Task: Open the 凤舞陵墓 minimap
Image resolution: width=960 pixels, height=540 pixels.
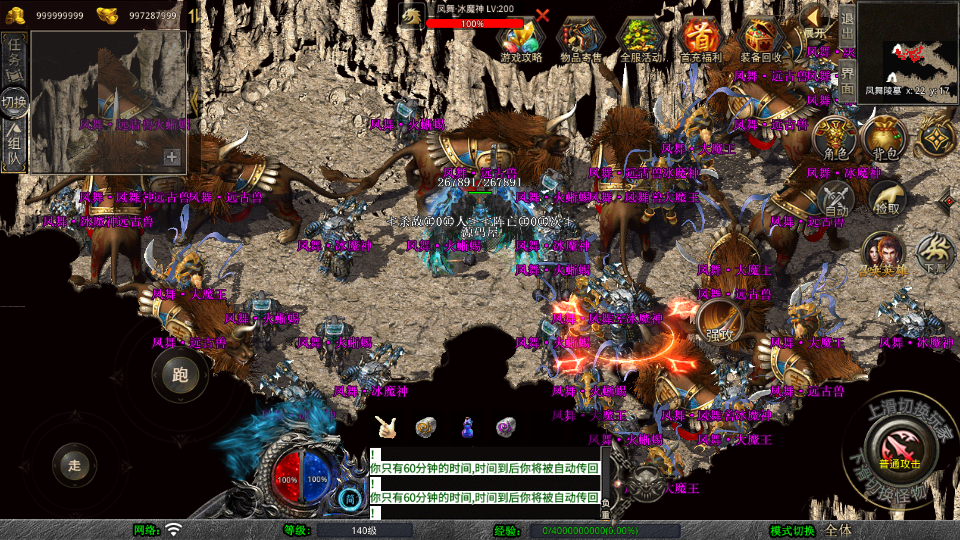Action: [907, 49]
